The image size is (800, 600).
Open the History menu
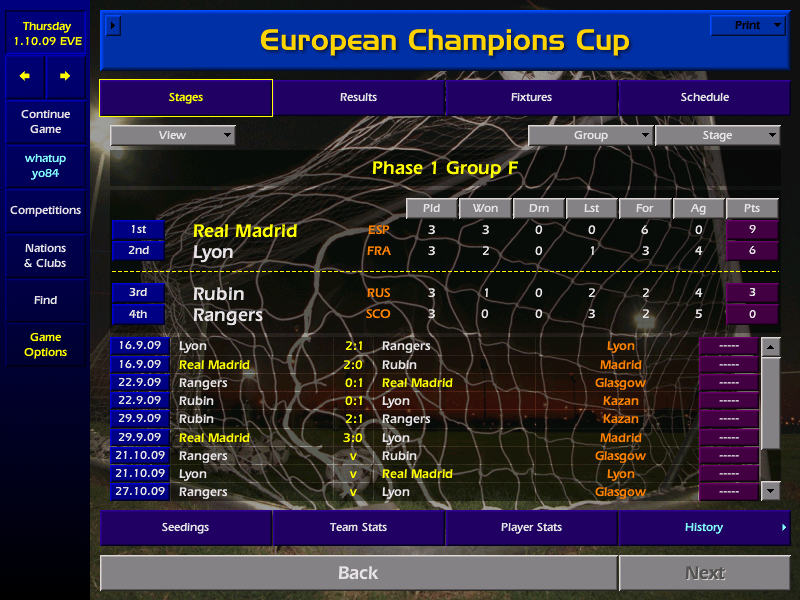coord(704,527)
